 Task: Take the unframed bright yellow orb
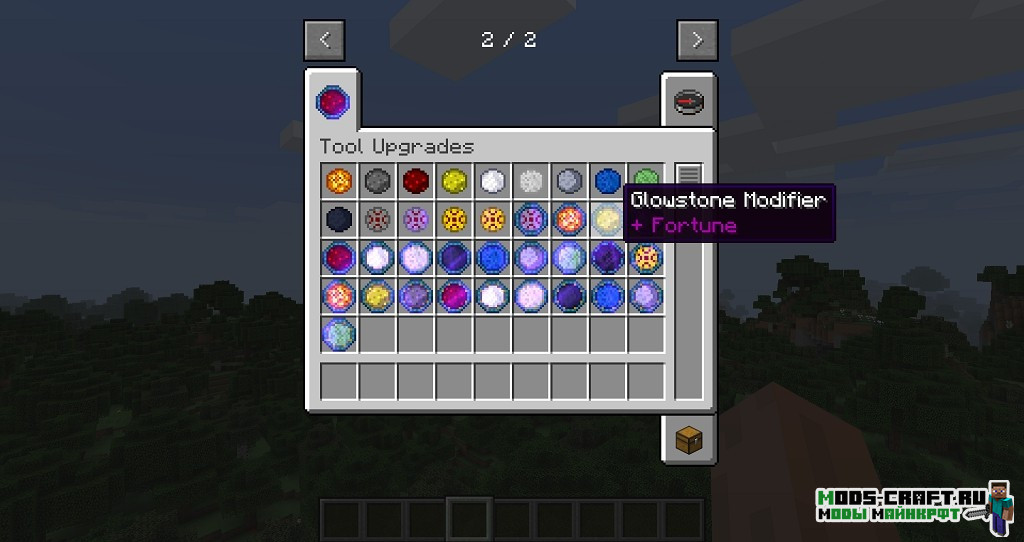[454, 181]
